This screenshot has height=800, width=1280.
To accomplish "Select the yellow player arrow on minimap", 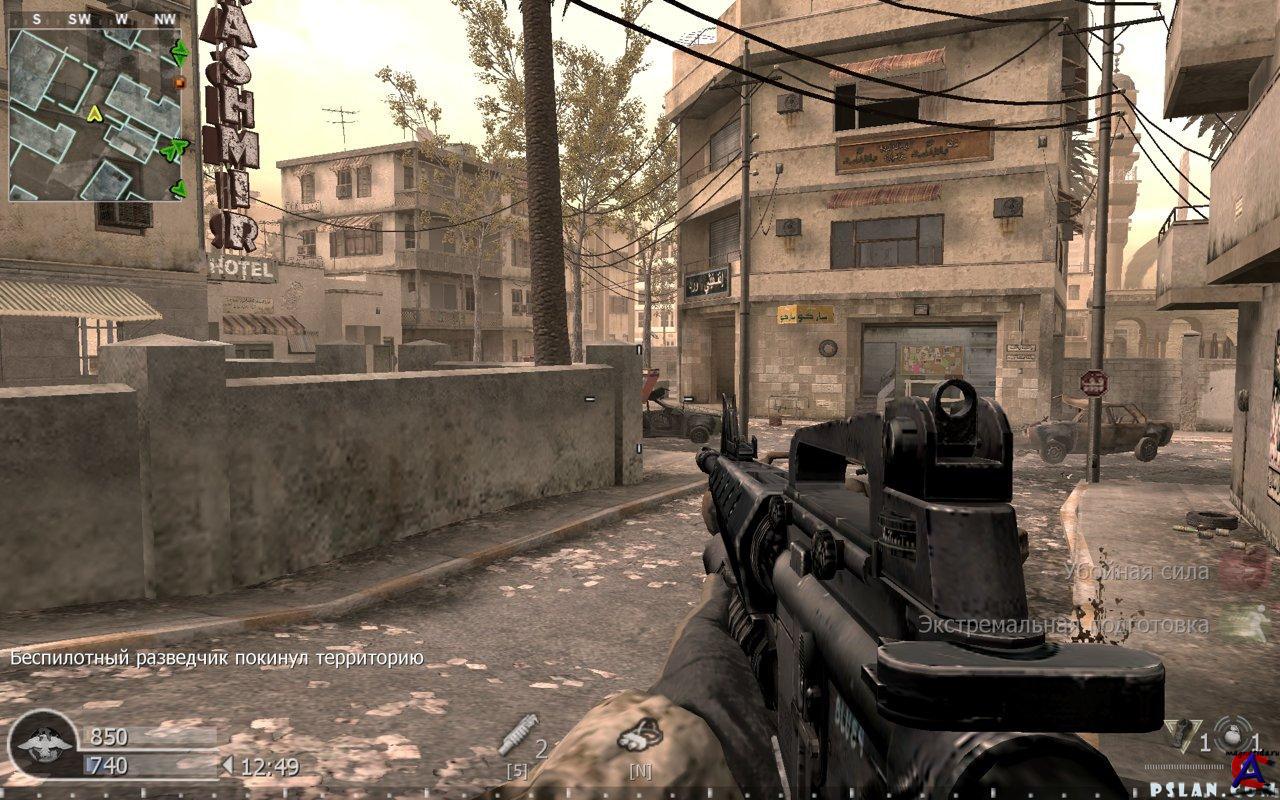I will point(96,114).
